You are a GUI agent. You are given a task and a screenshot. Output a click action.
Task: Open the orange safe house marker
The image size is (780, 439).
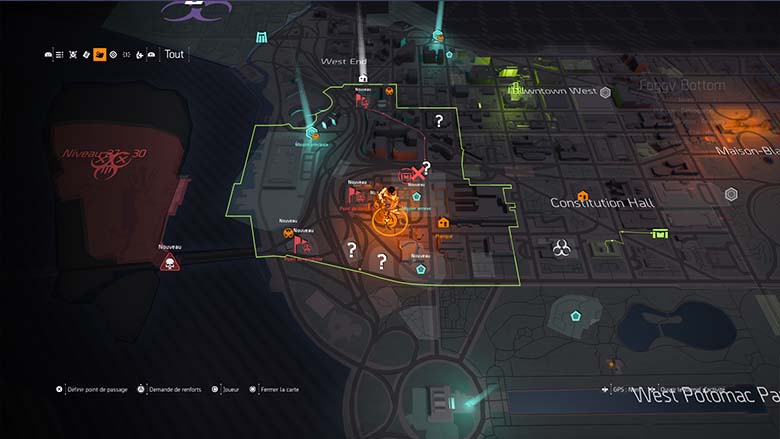[443, 224]
